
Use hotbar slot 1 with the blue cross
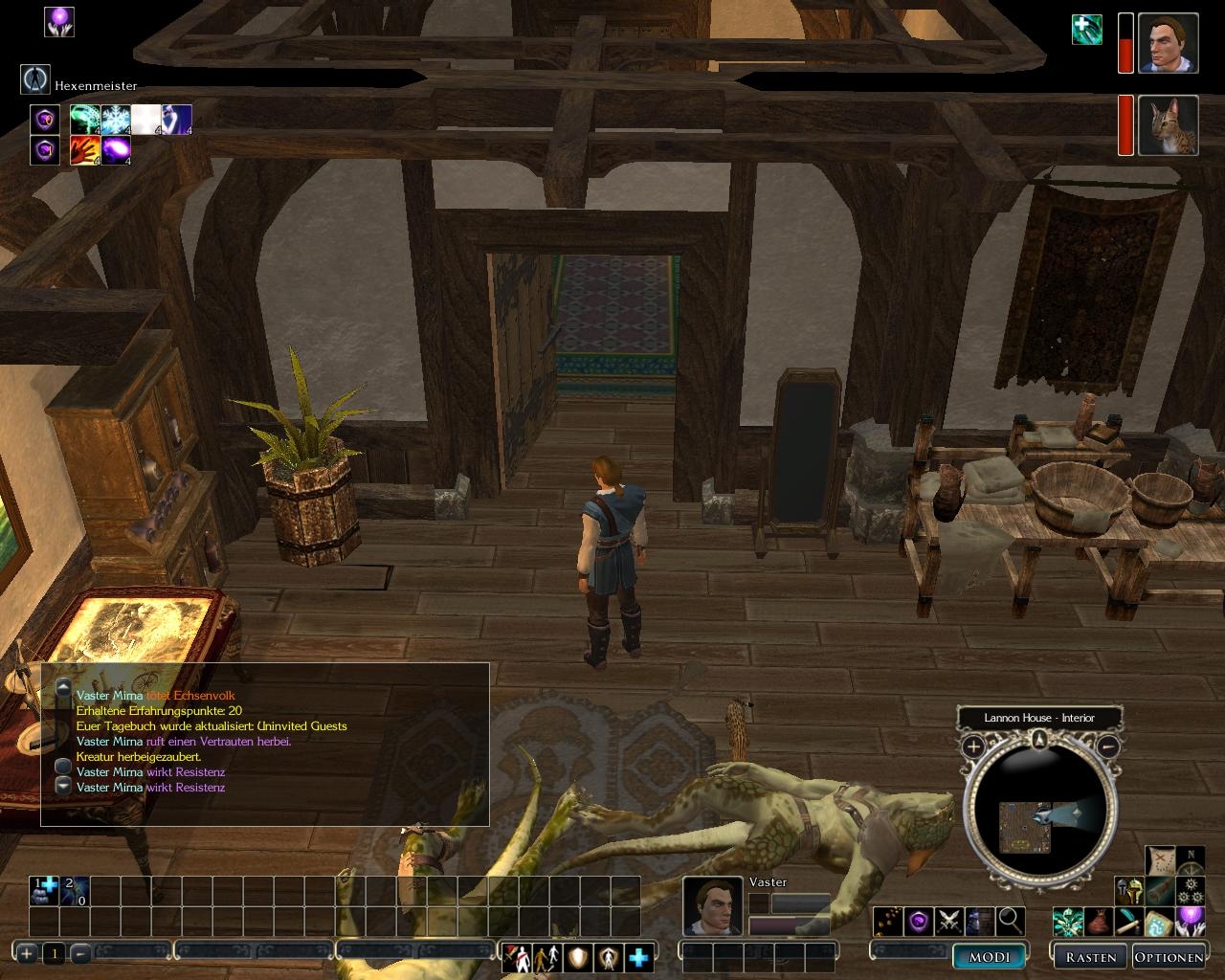[44, 891]
